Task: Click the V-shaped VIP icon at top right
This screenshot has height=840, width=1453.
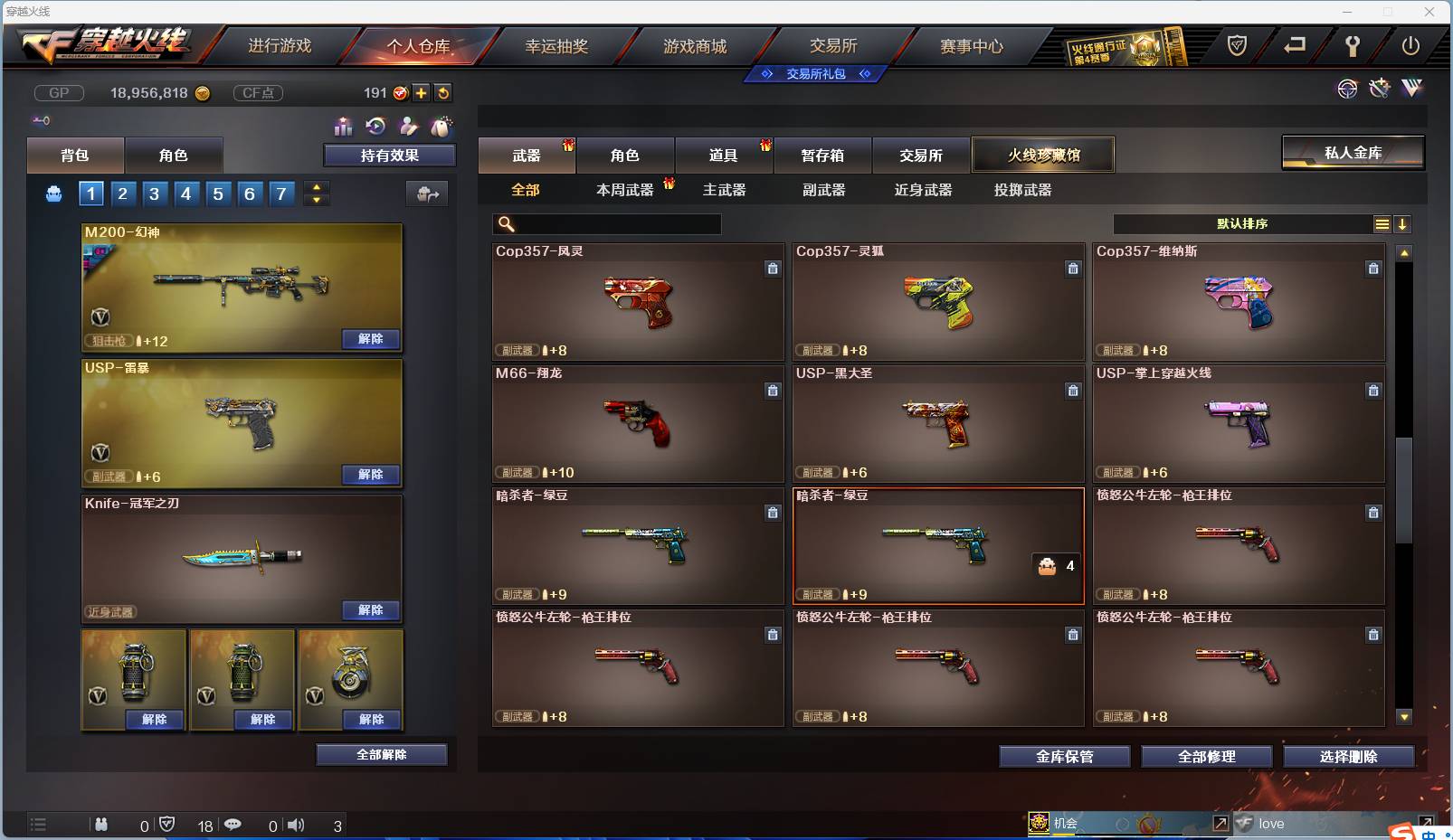Action: [1411, 90]
